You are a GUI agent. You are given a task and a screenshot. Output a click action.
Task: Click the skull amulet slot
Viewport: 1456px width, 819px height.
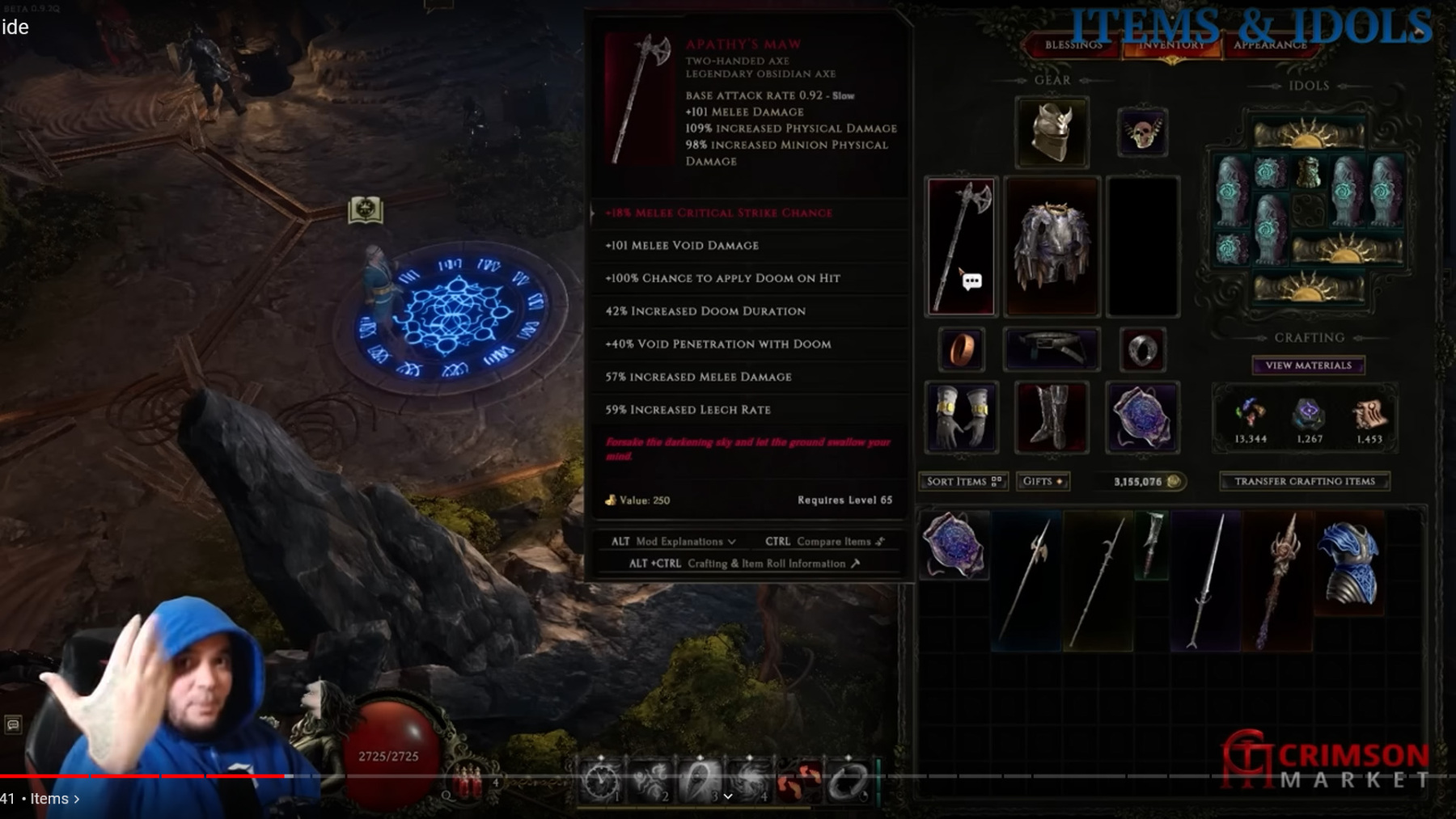(x=1141, y=132)
